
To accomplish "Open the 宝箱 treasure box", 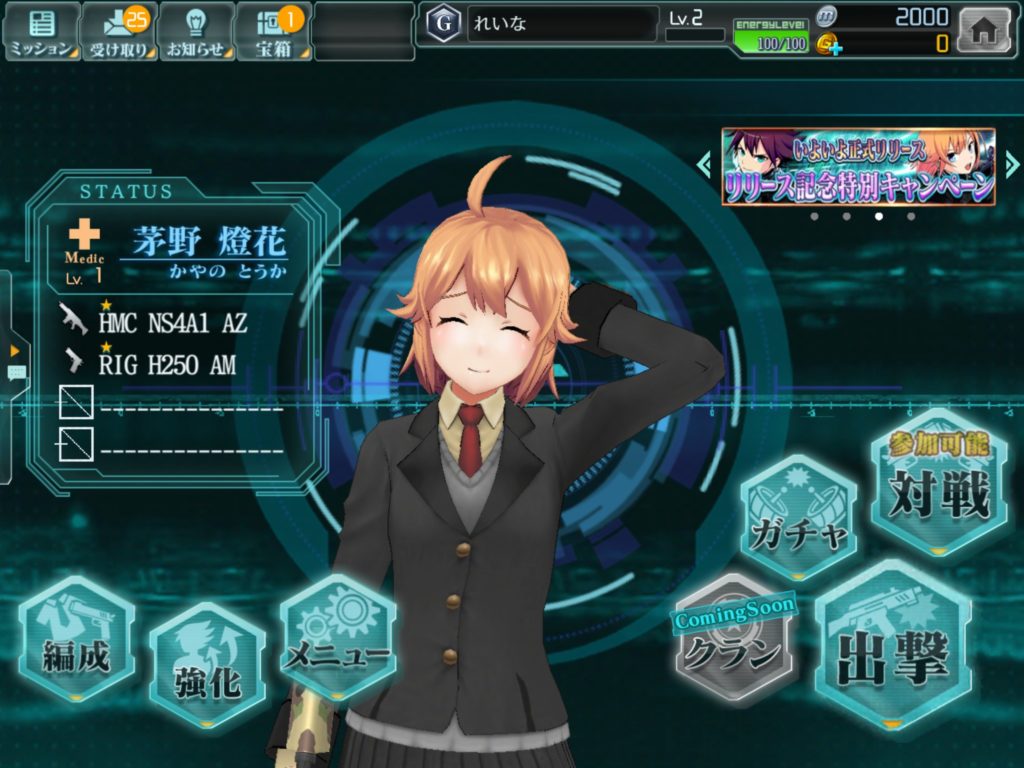I will [272, 31].
